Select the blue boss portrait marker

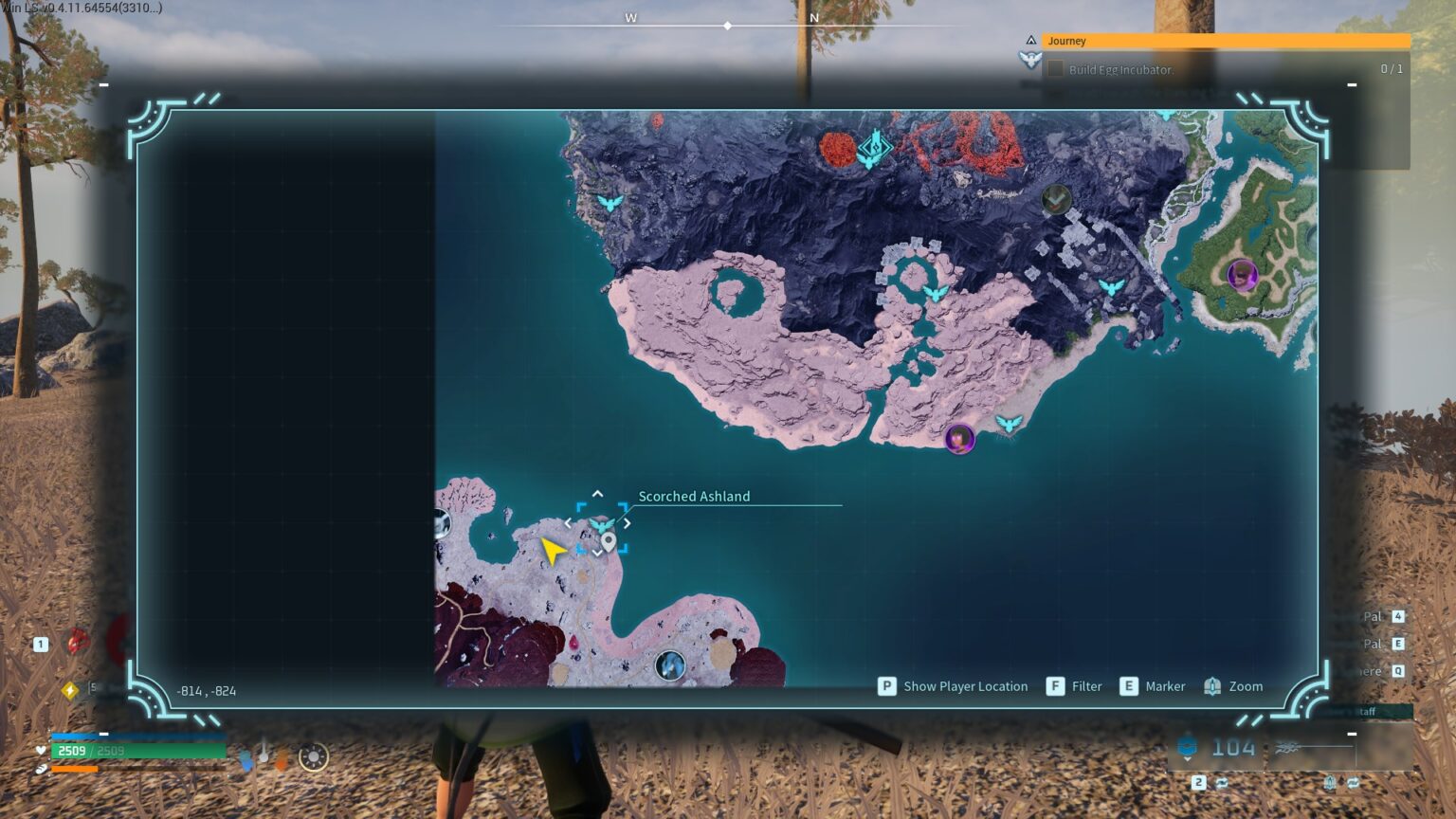[670, 665]
